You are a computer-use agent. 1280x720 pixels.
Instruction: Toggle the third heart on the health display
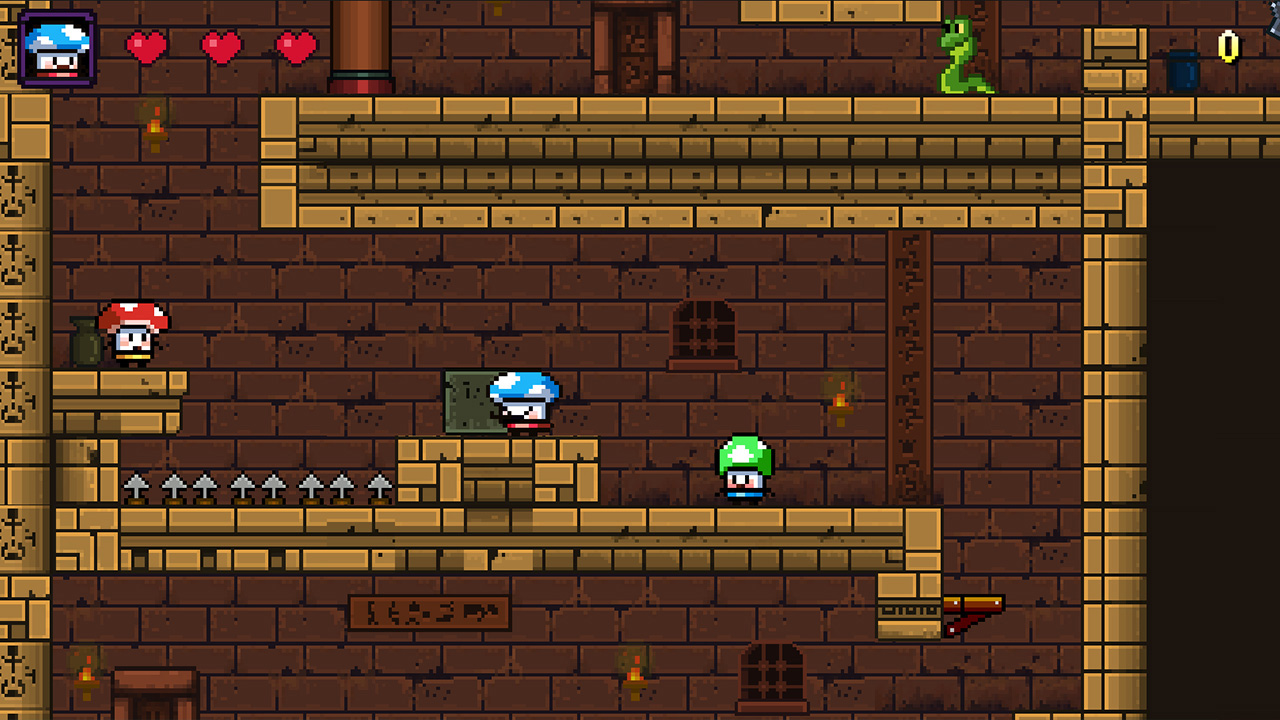pos(293,46)
